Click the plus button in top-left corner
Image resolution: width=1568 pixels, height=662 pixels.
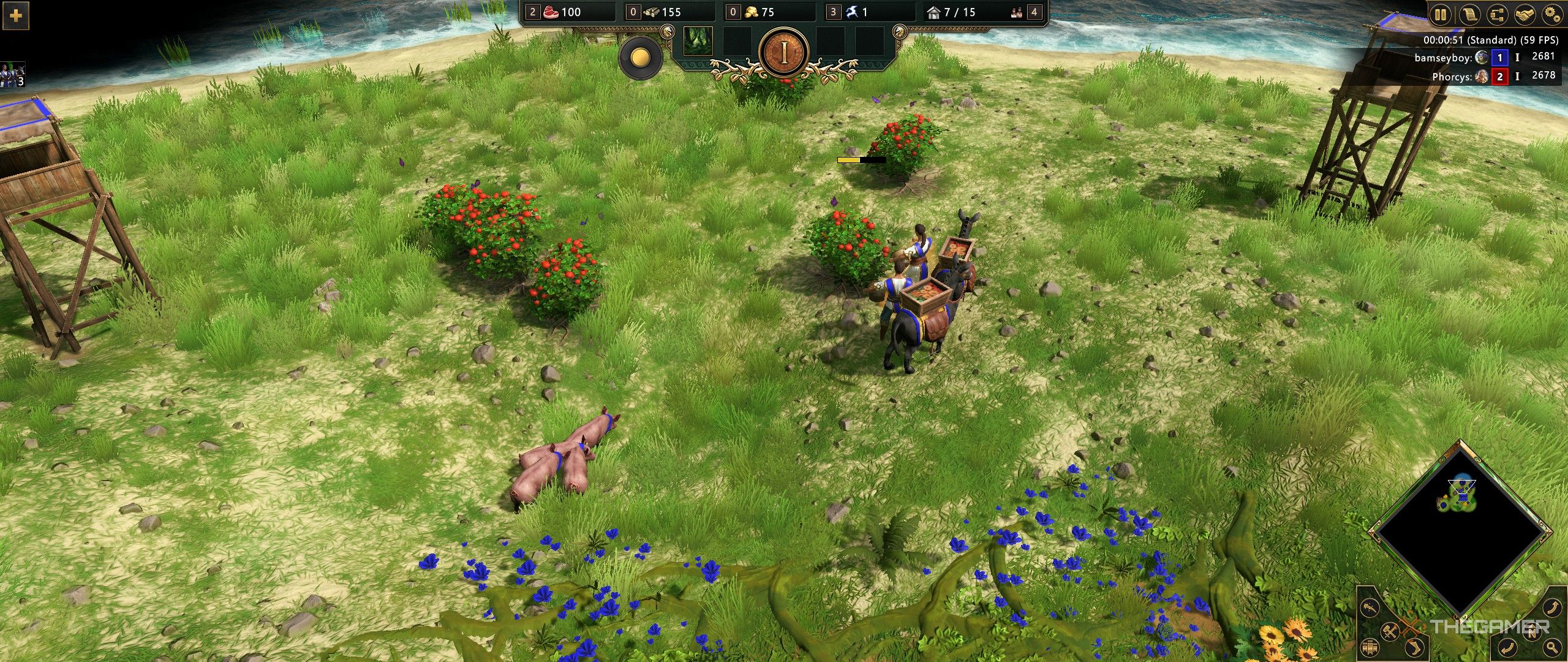16,15
